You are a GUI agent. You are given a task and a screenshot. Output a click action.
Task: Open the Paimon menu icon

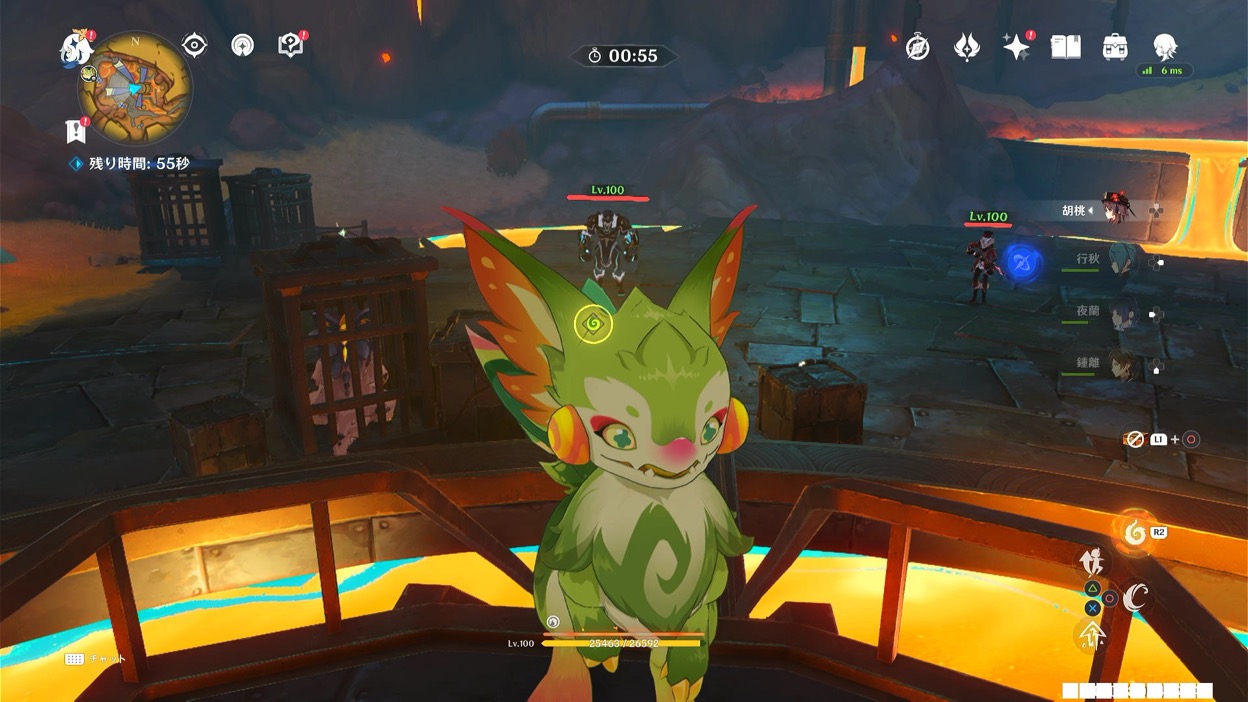[x=76, y=47]
